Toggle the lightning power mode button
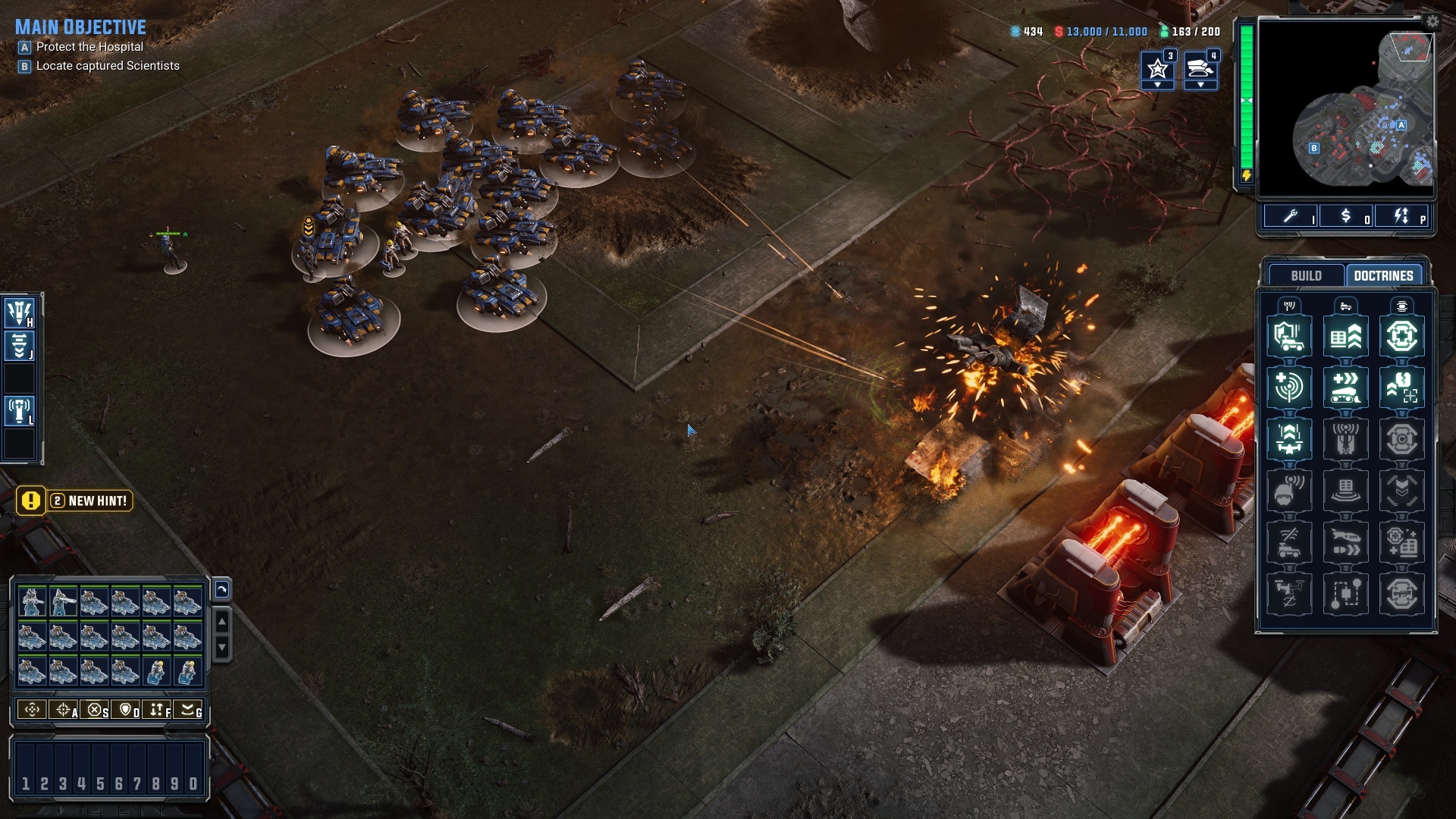 click(1401, 216)
